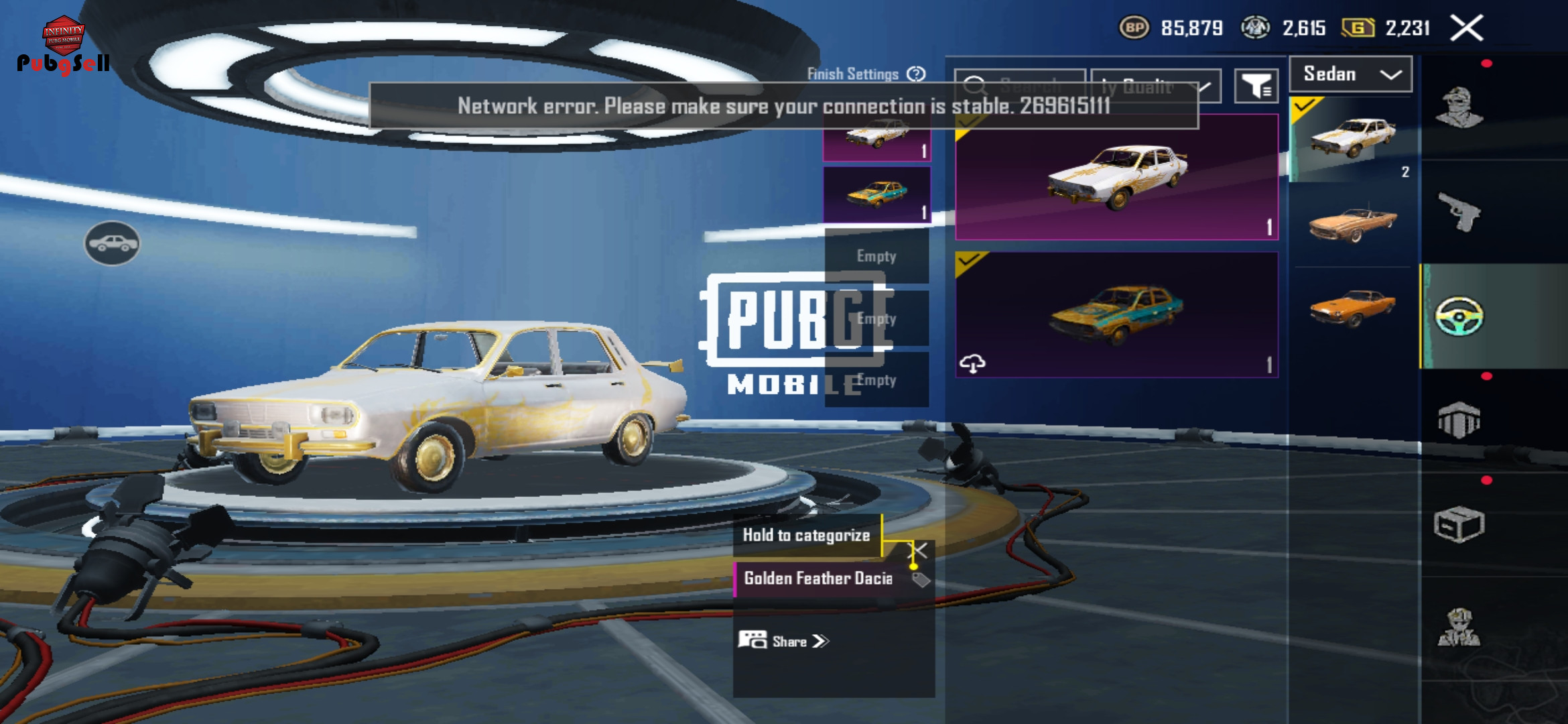The width and height of the screenshot is (1568, 724).
Task: Choose the teal and gold Dacia skin tile
Action: [1116, 315]
